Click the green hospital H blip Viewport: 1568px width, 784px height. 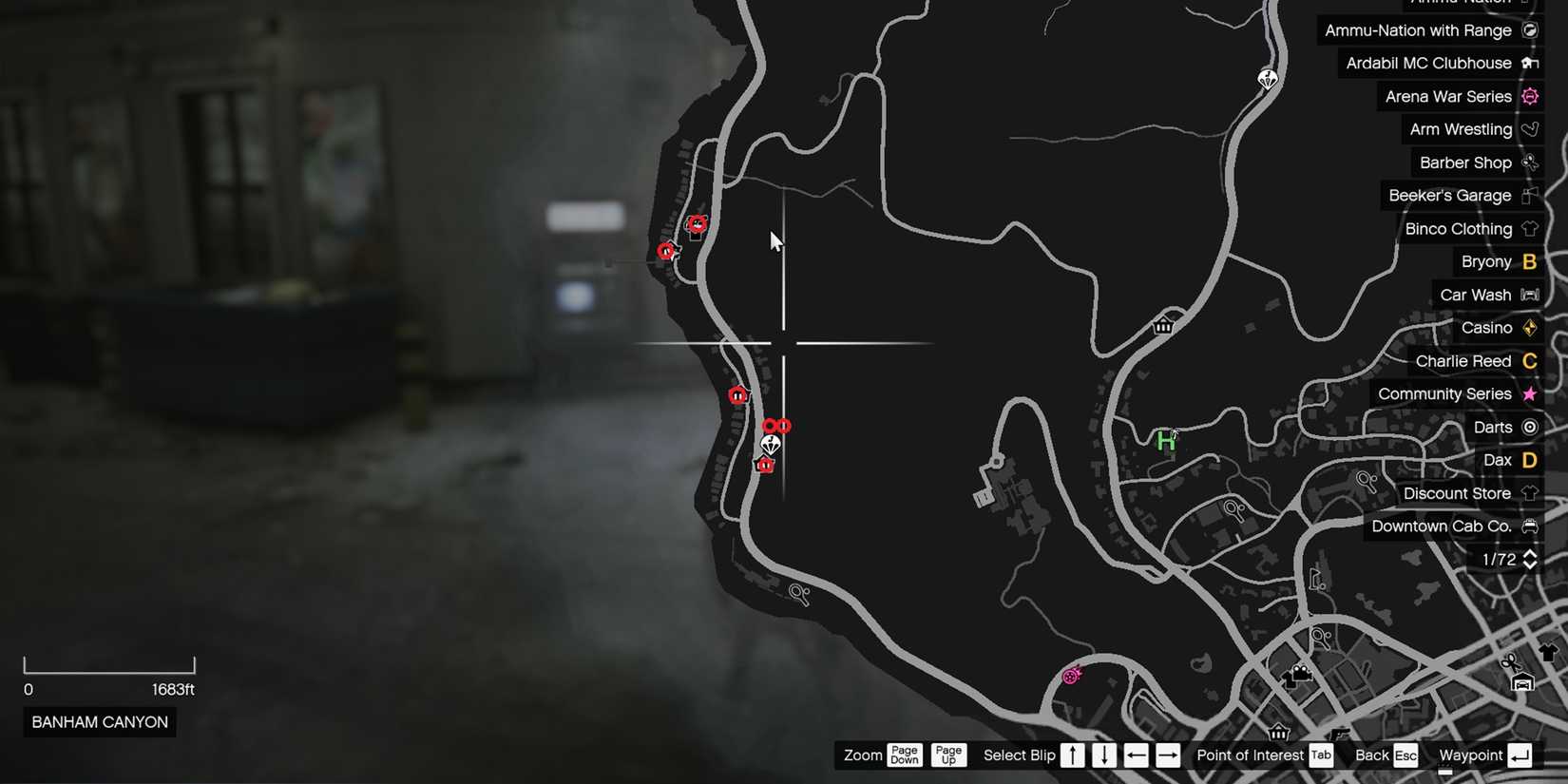1166,439
